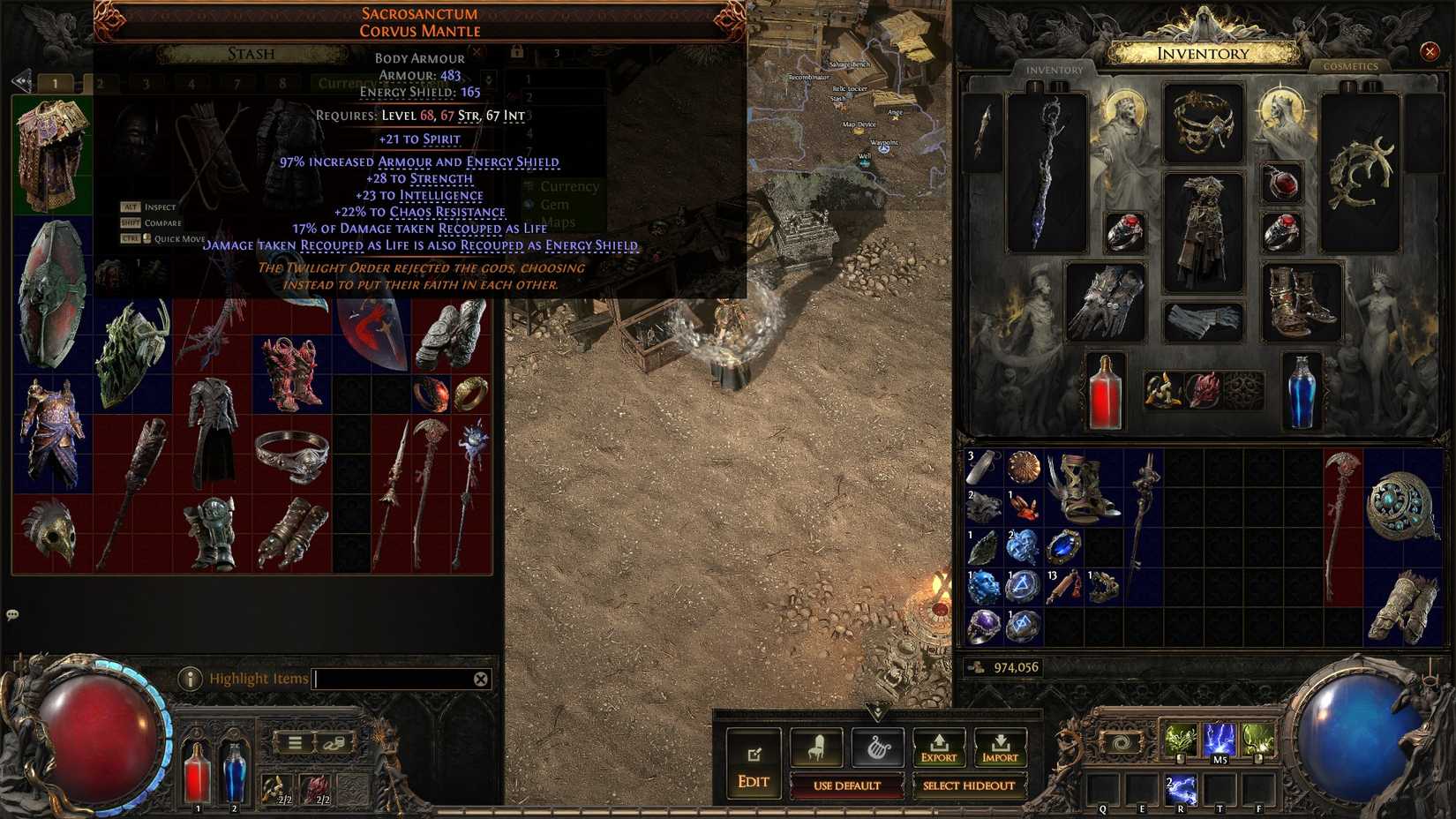Click the Select Hideout button
The height and width of the screenshot is (819, 1456).
971,786
